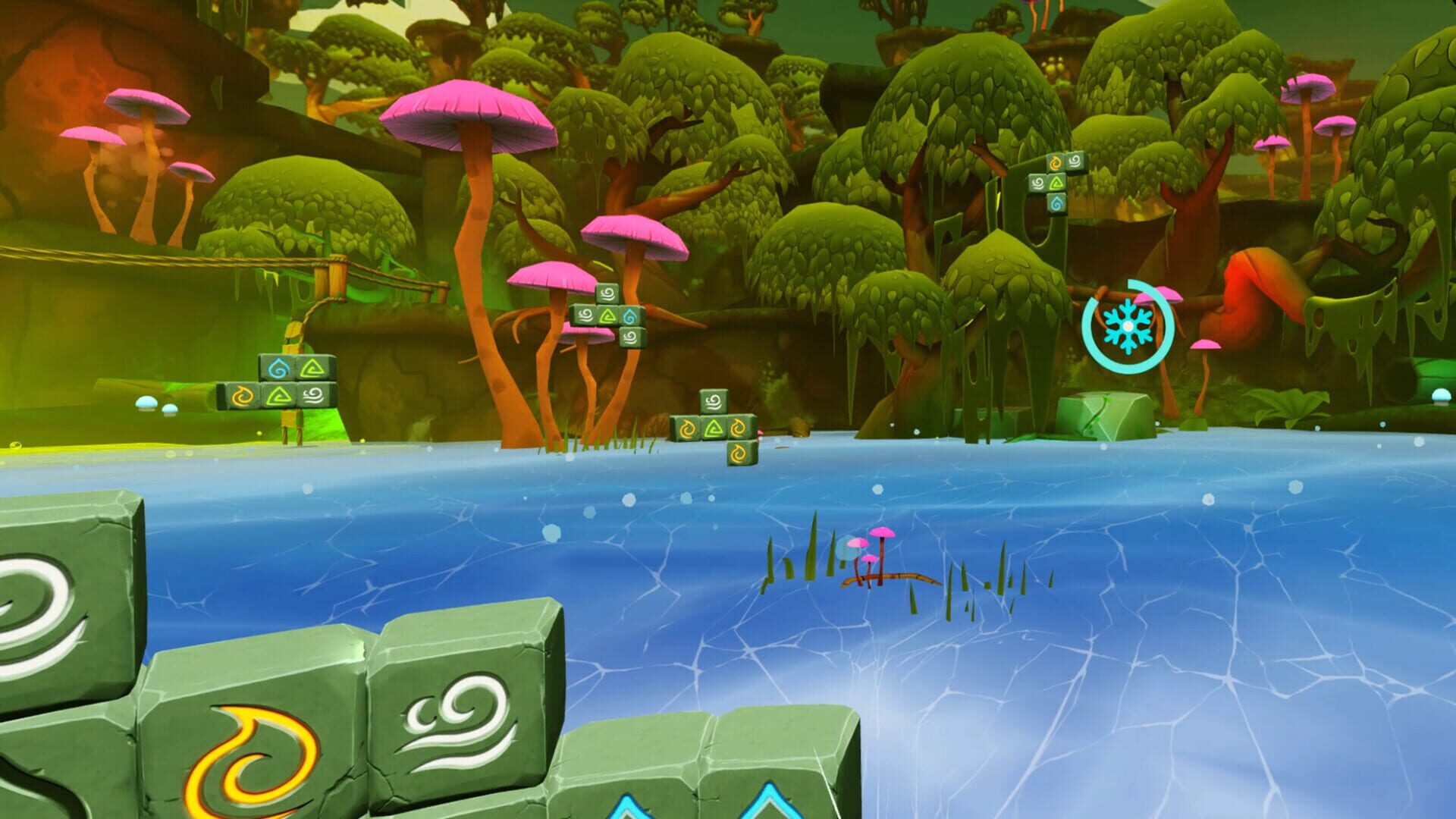Click the earth triangle rune on the lake block cluster
Viewport: 1456px width, 819px height.
(x=712, y=429)
